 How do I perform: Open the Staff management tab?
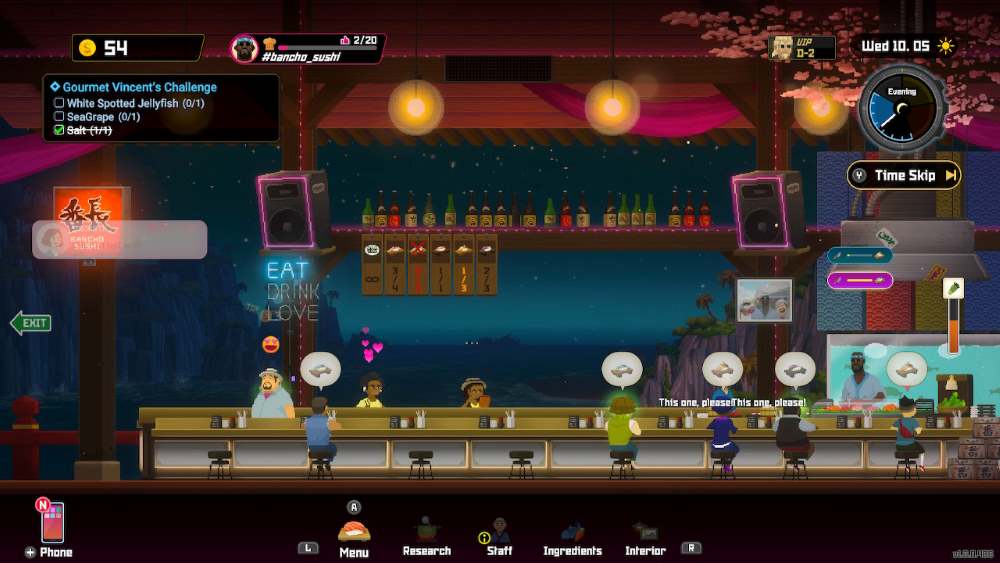(499, 537)
